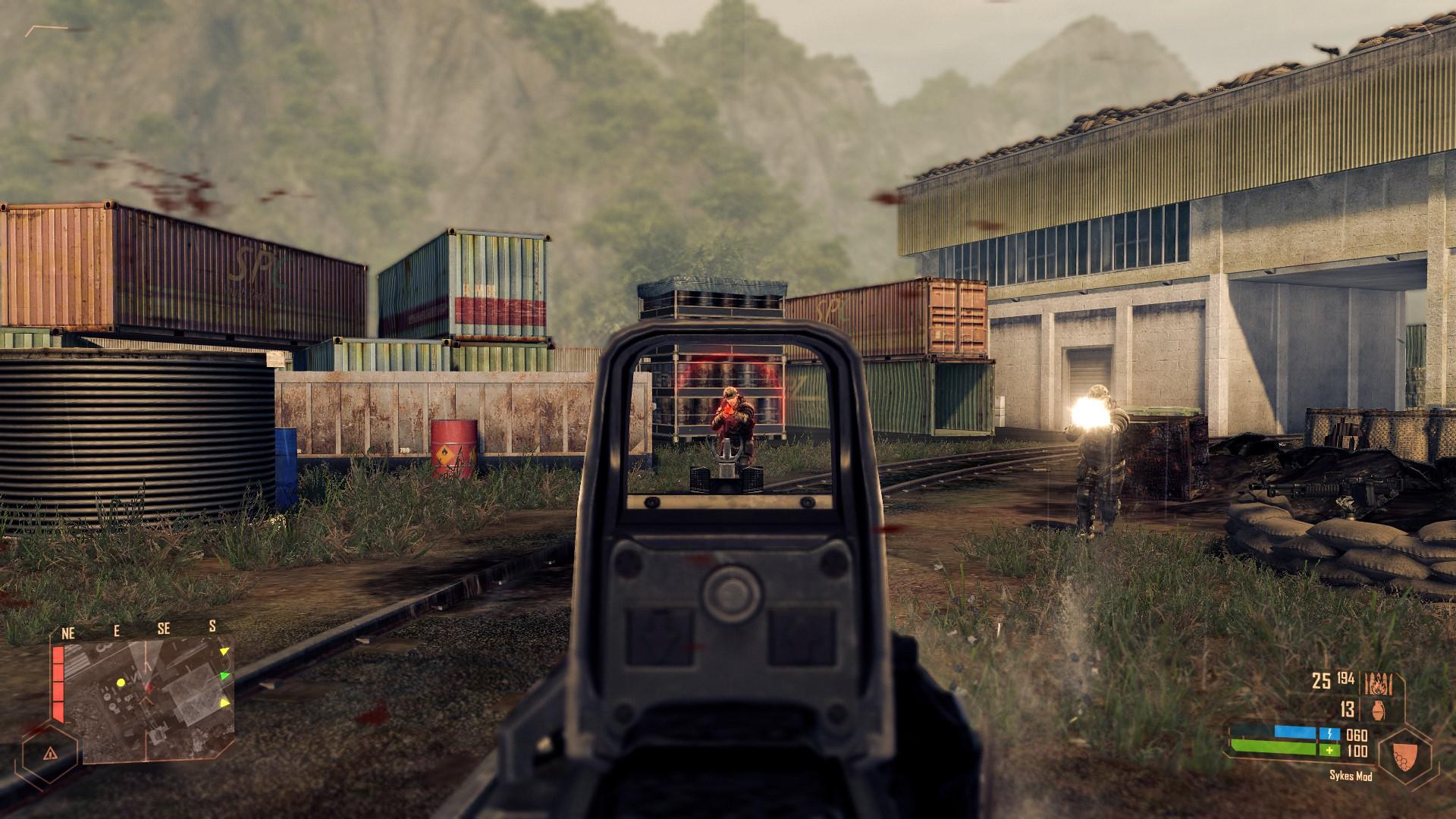
Task: Click the upper yellow waypoint marker on the radar
Action: pos(225,652)
